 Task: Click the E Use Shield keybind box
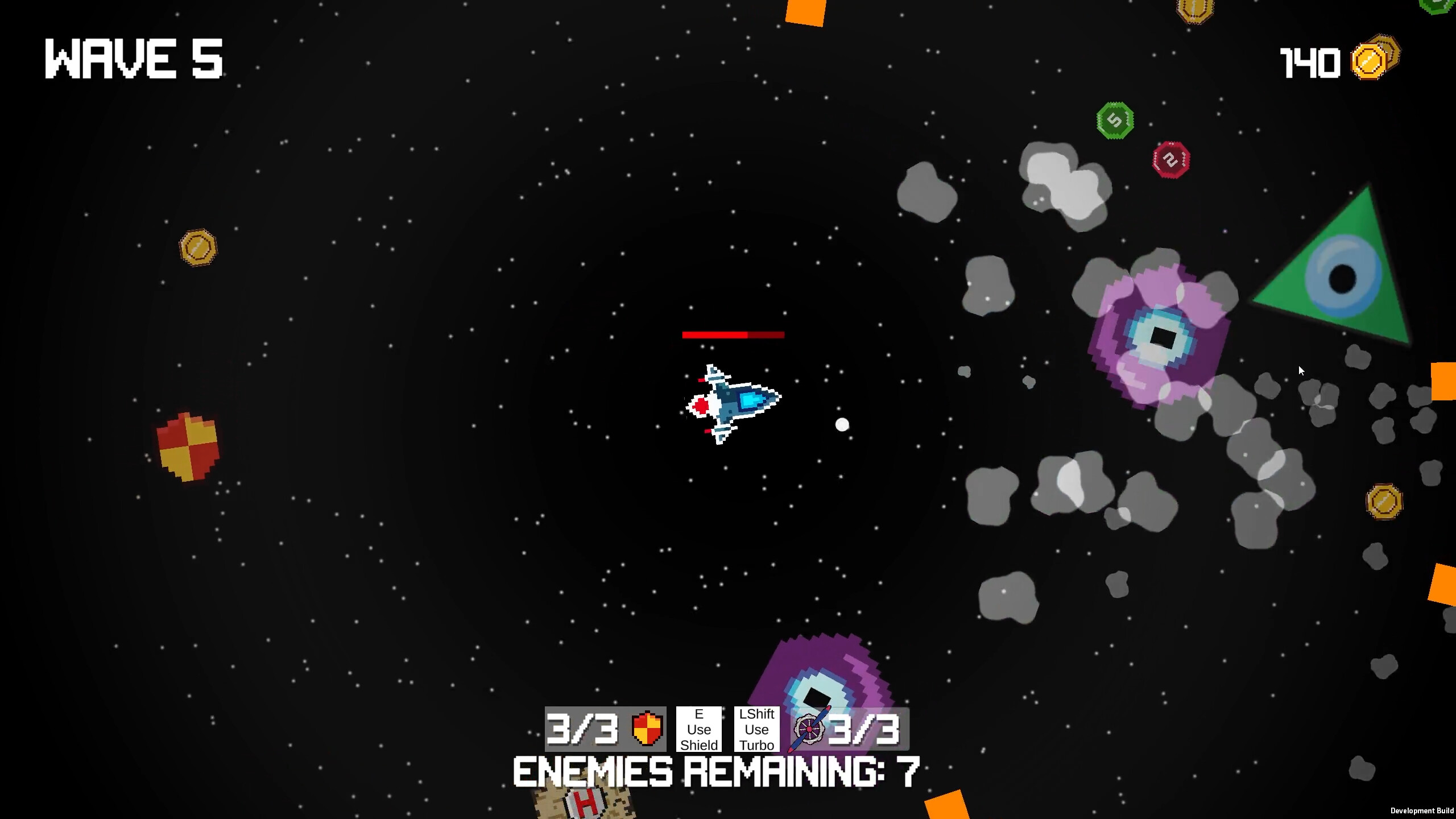pyautogui.click(x=698, y=729)
